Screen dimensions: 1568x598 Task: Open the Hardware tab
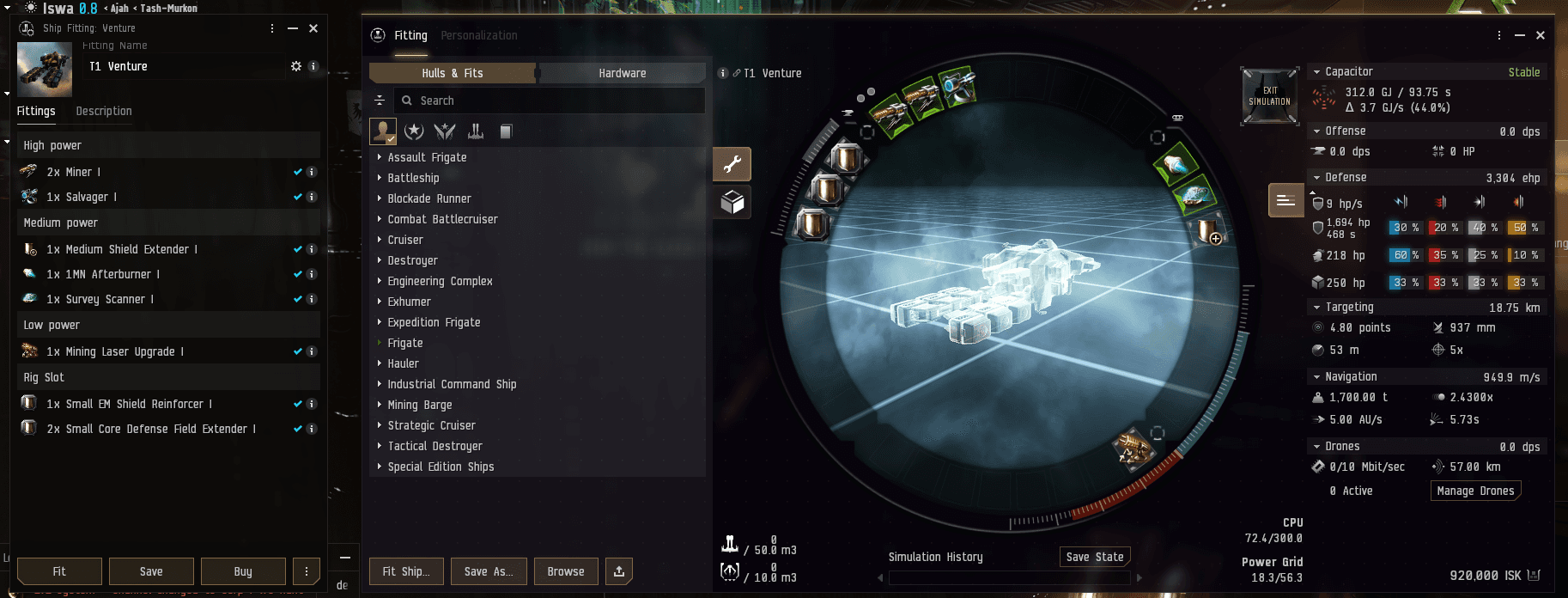pyautogui.click(x=622, y=73)
